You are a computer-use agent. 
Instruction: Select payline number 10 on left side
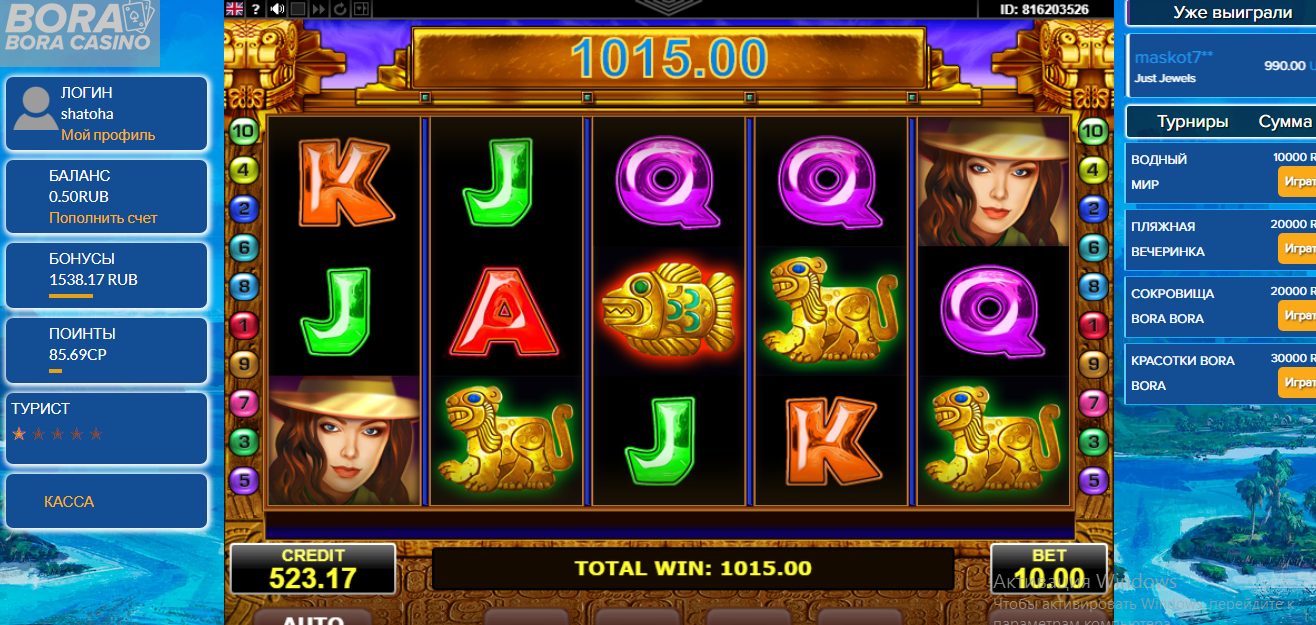tap(244, 130)
